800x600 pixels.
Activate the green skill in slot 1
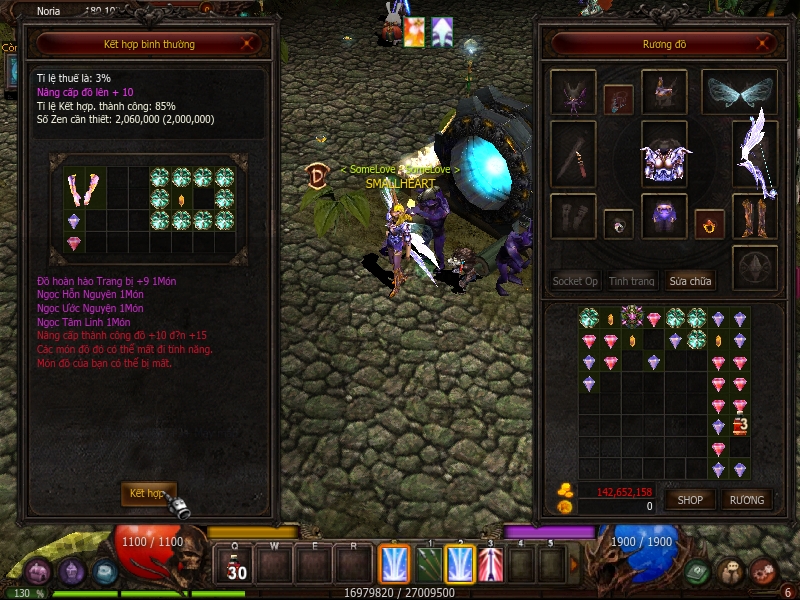tap(427, 564)
